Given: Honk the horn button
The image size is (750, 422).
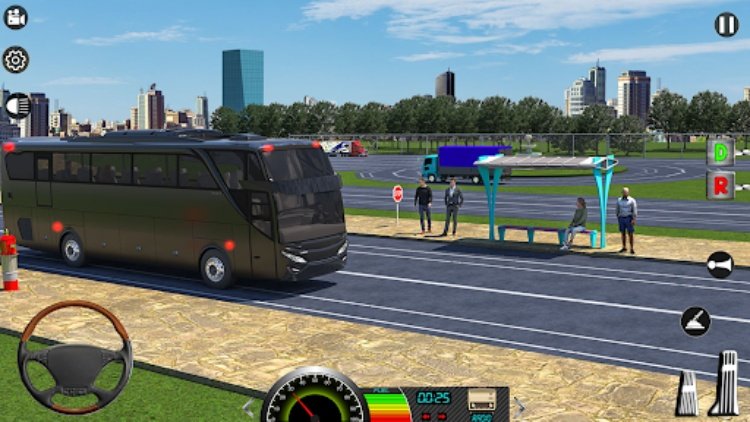Looking at the screenshot, I should tap(719, 264).
